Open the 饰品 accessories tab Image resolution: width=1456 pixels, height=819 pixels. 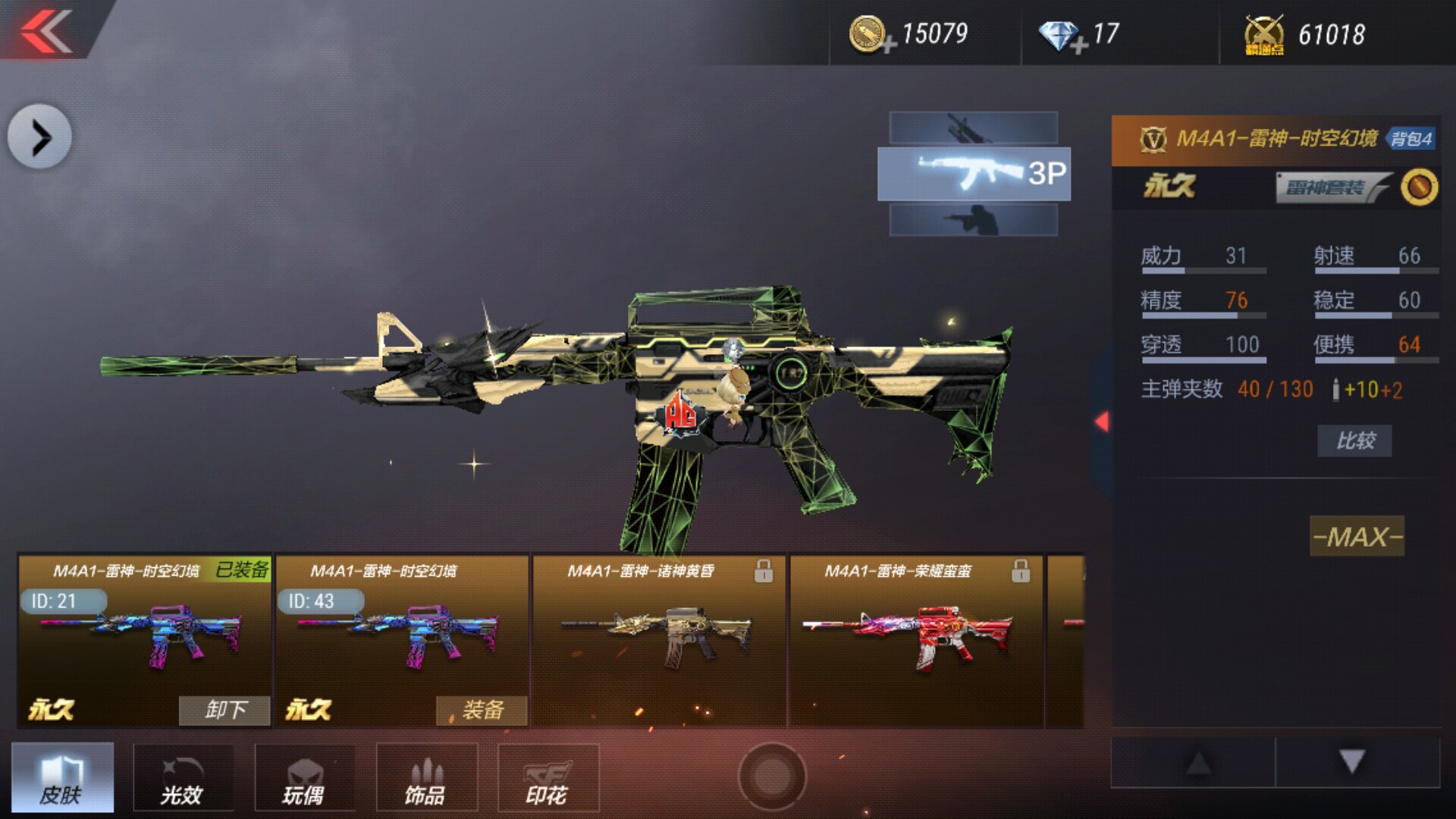pos(426,778)
